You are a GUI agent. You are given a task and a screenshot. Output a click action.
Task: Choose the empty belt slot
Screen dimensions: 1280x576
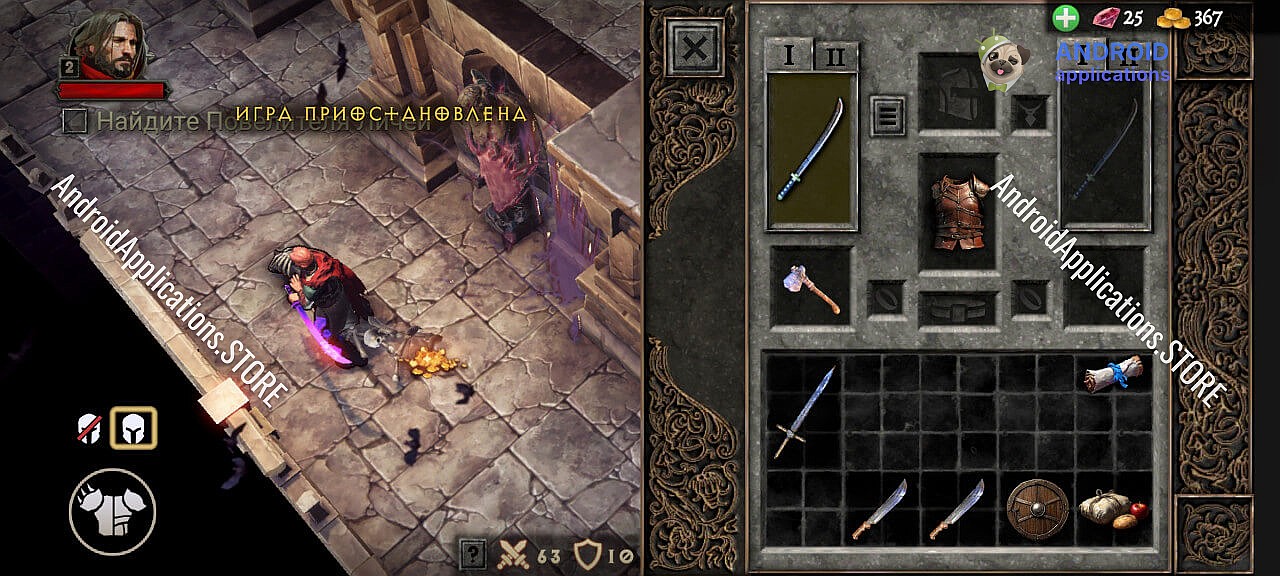tap(957, 308)
